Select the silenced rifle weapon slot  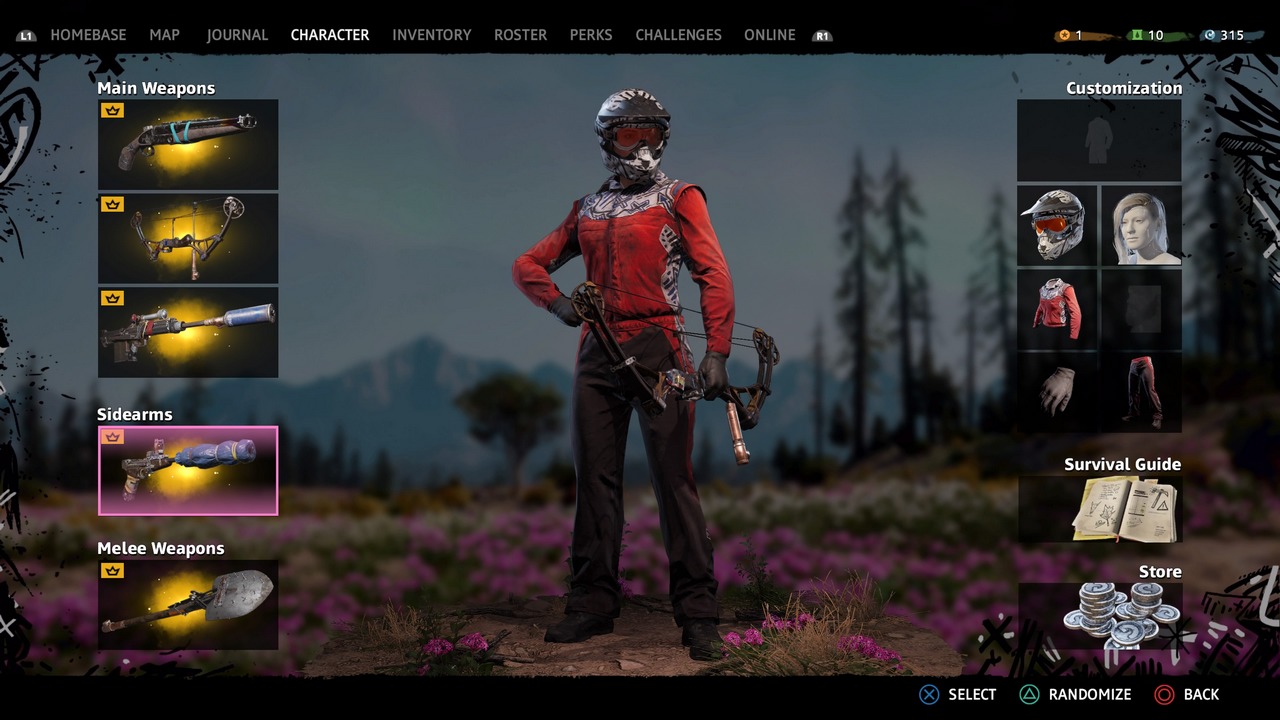(188, 332)
